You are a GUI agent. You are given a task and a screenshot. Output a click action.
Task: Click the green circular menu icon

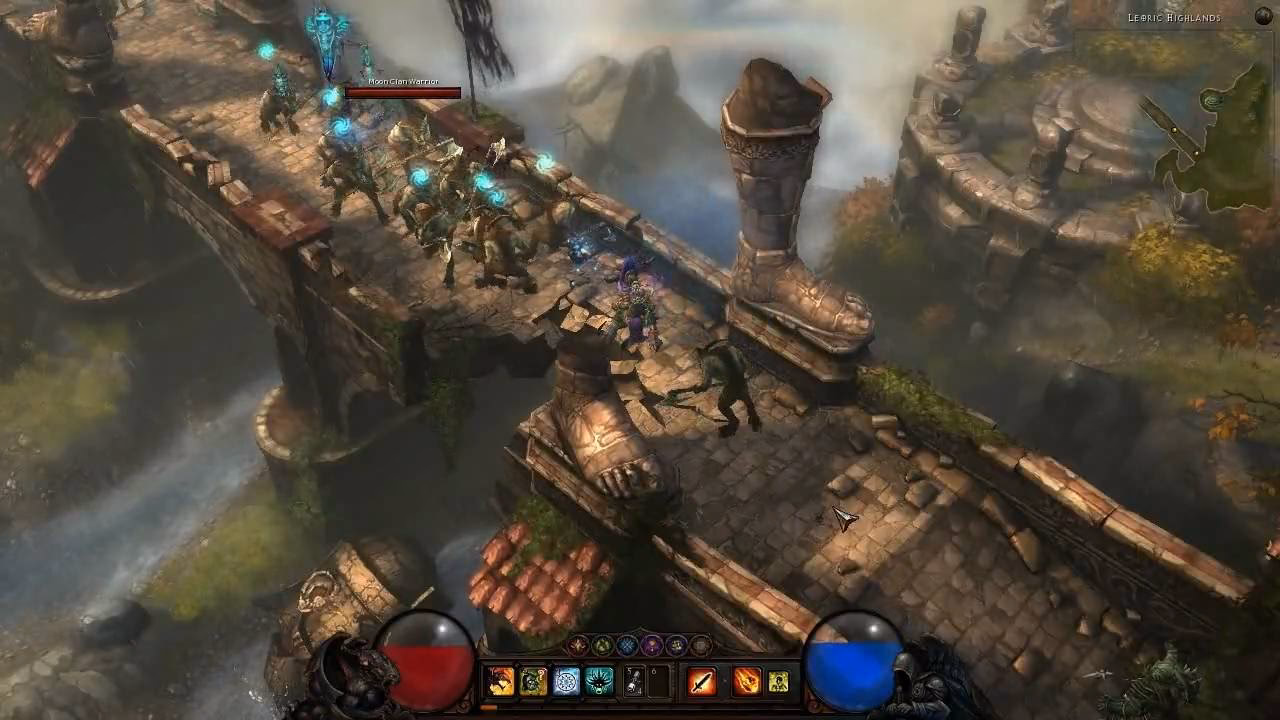point(600,645)
